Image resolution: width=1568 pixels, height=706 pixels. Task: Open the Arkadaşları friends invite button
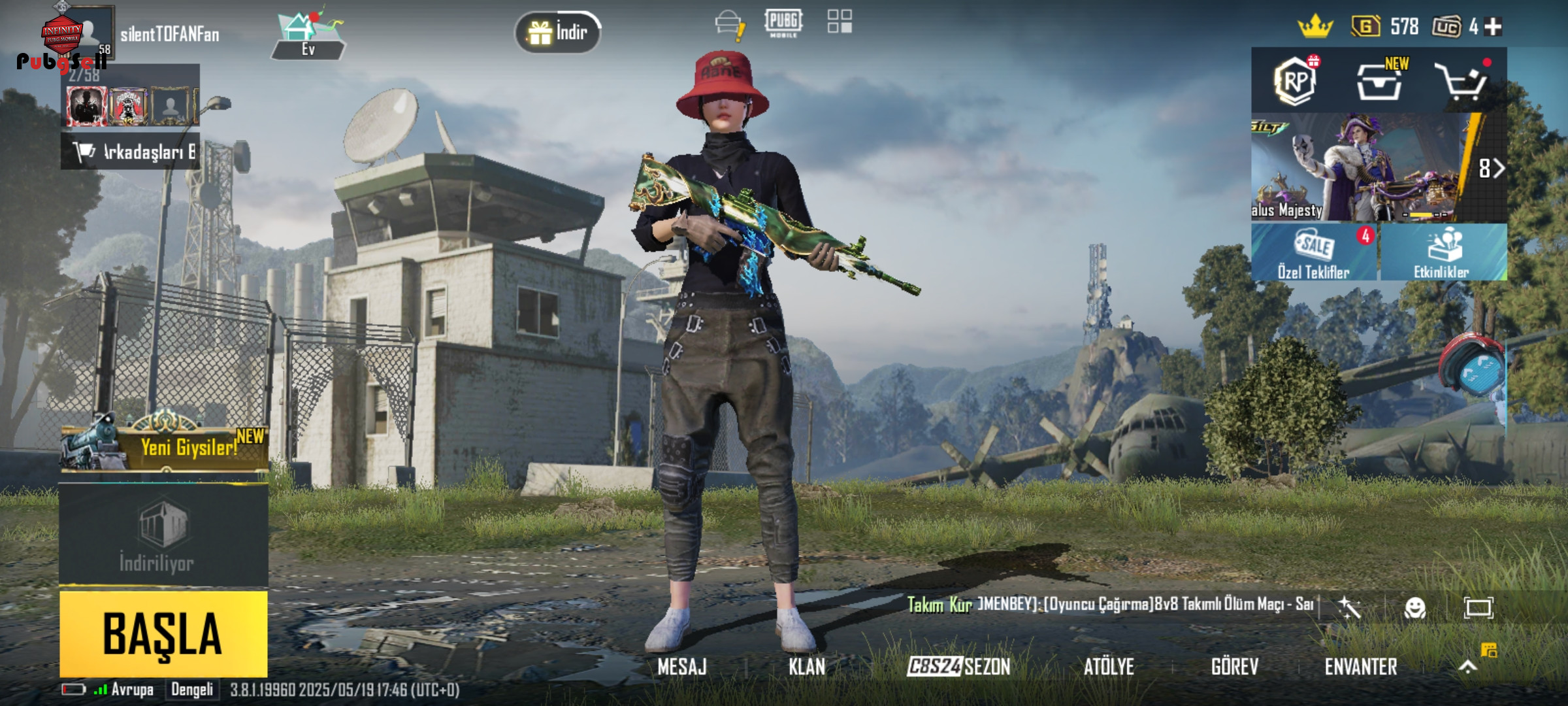tap(131, 152)
